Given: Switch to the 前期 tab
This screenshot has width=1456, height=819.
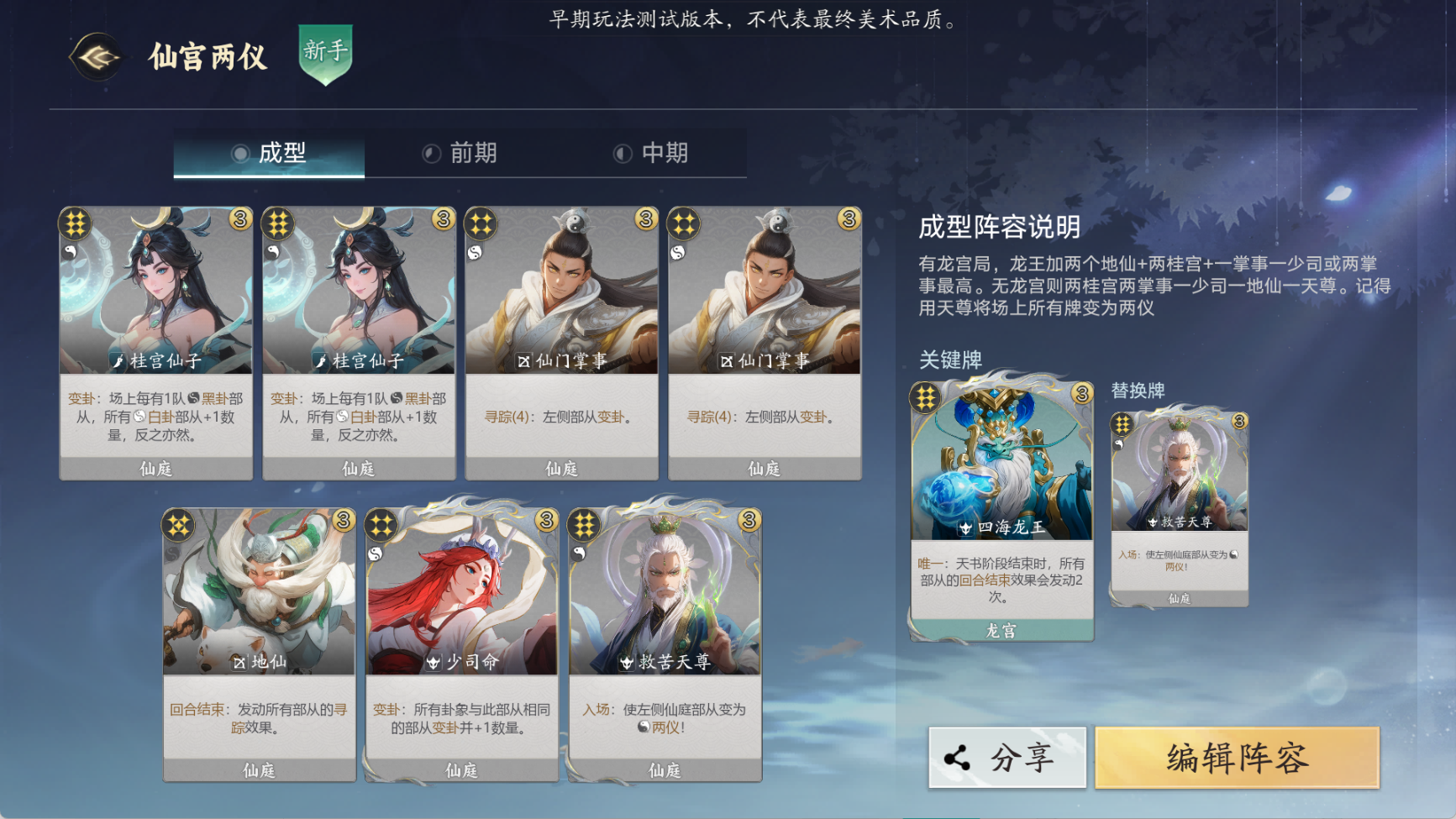Looking at the screenshot, I should click(x=470, y=153).
